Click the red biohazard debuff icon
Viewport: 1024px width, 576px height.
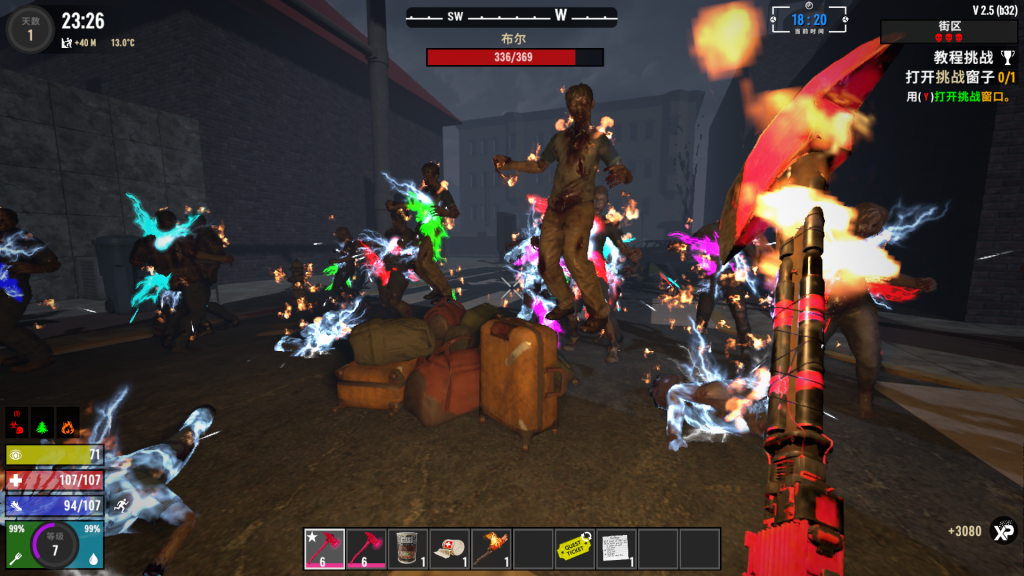coord(17,420)
